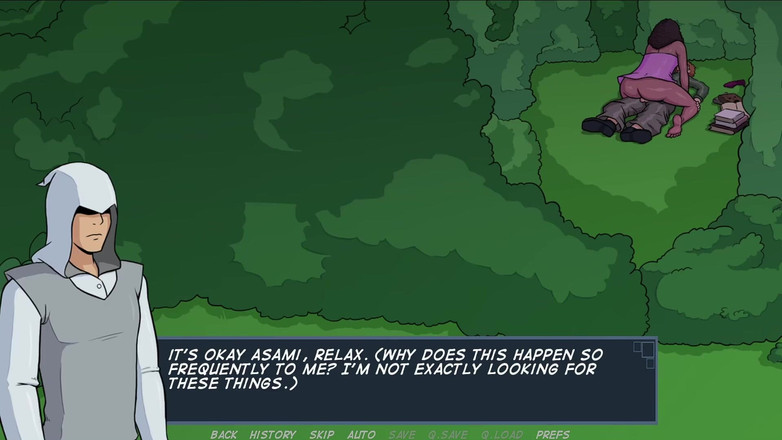Image resolution: width=782 pixels, height=440 pixels.
Task: Open PREFS preferences menu
Action: [552, 434]
